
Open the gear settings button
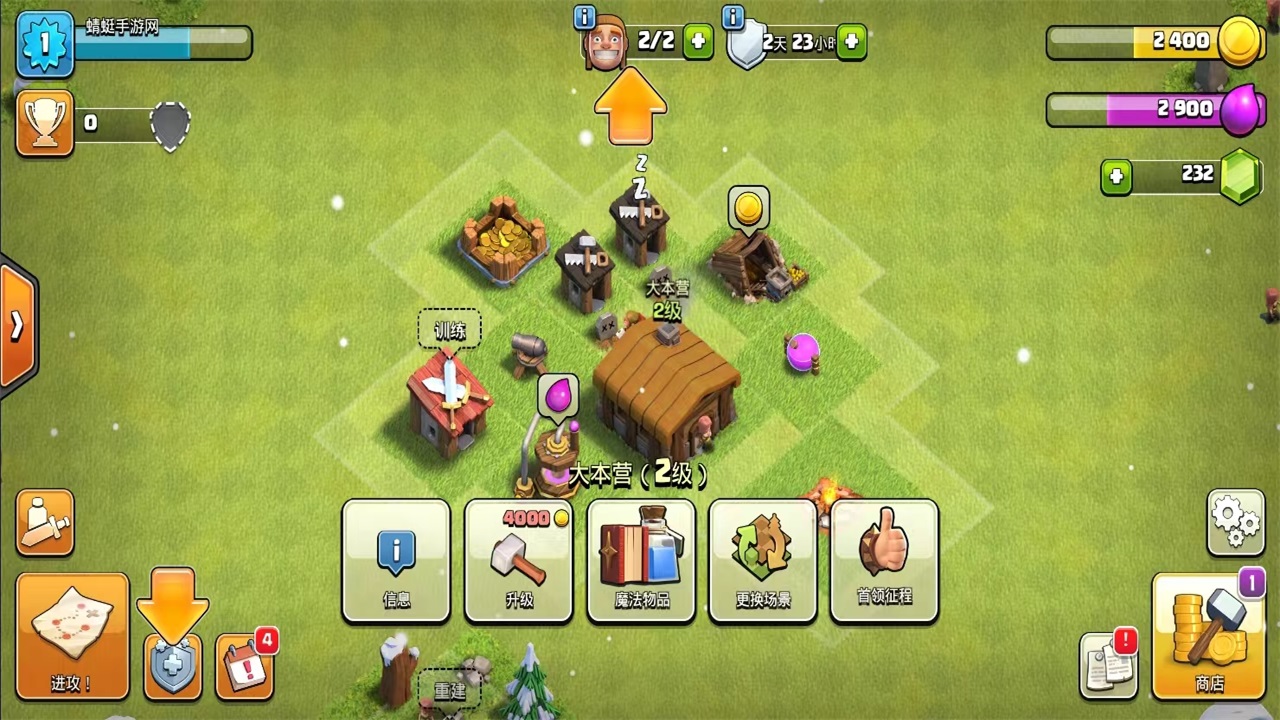point(1235,522)
